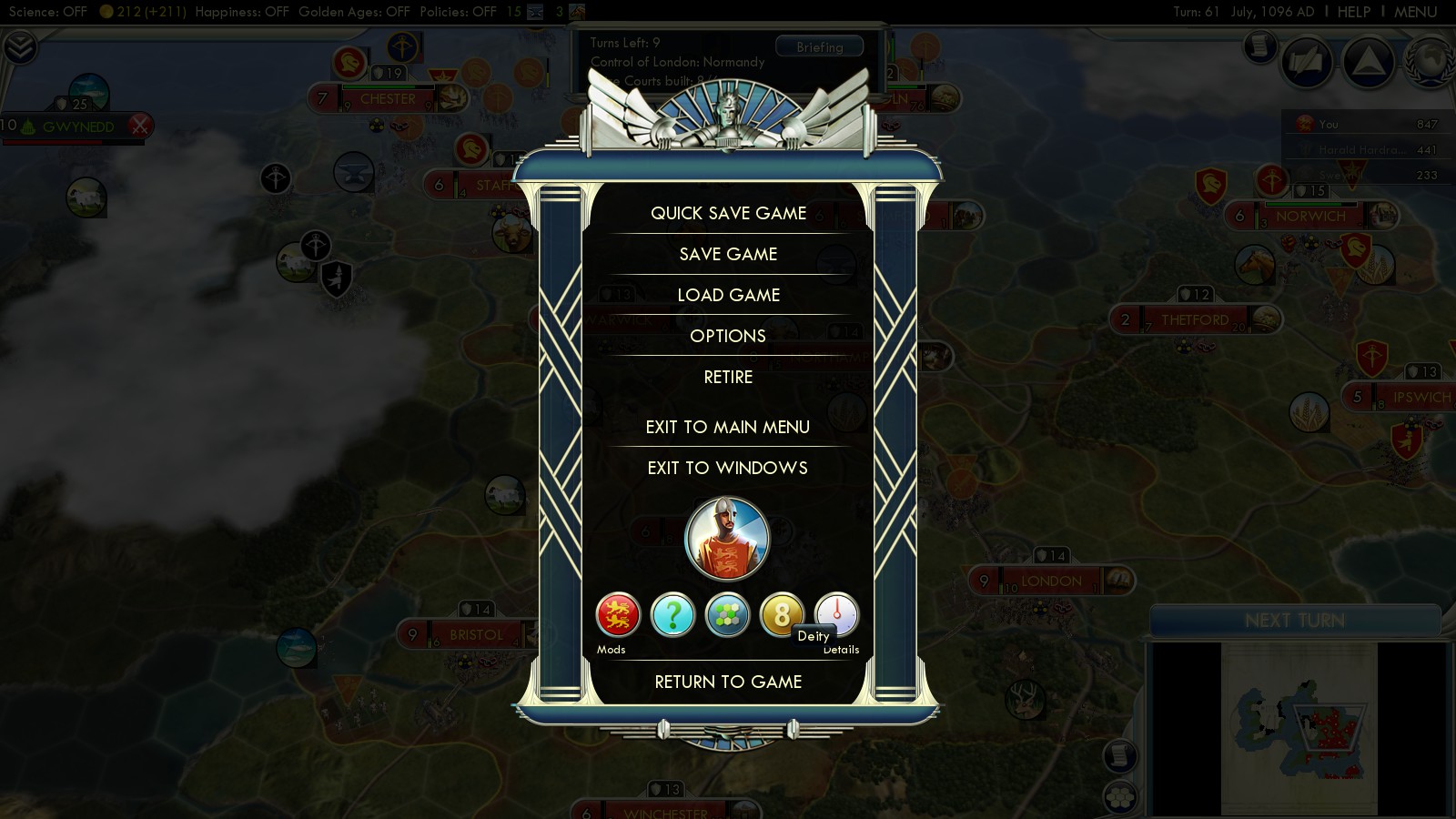
Task: Exit to Main Menu
Action: [728, 427]
